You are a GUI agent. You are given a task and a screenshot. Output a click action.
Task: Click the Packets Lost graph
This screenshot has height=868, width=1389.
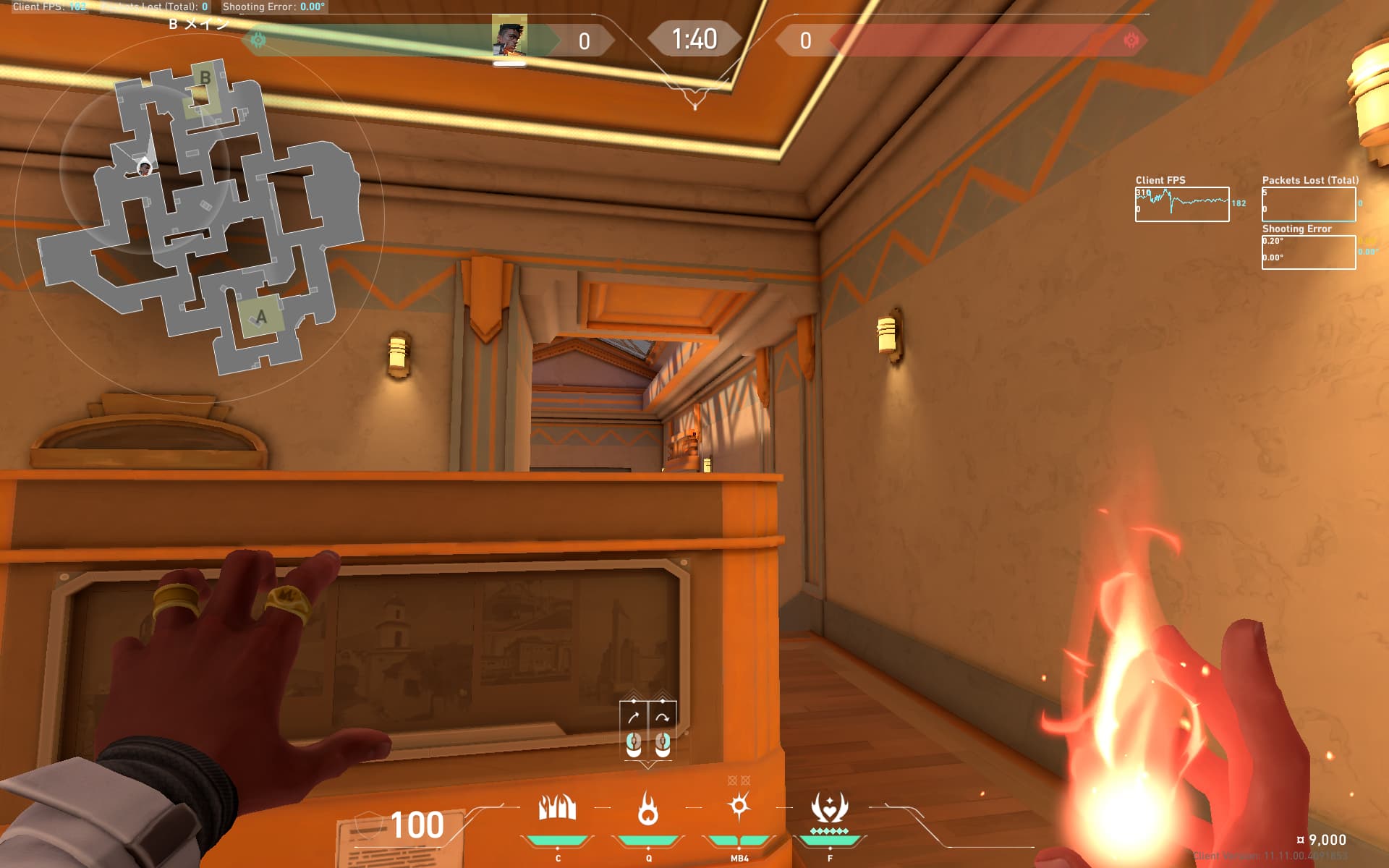[1308, 204]
